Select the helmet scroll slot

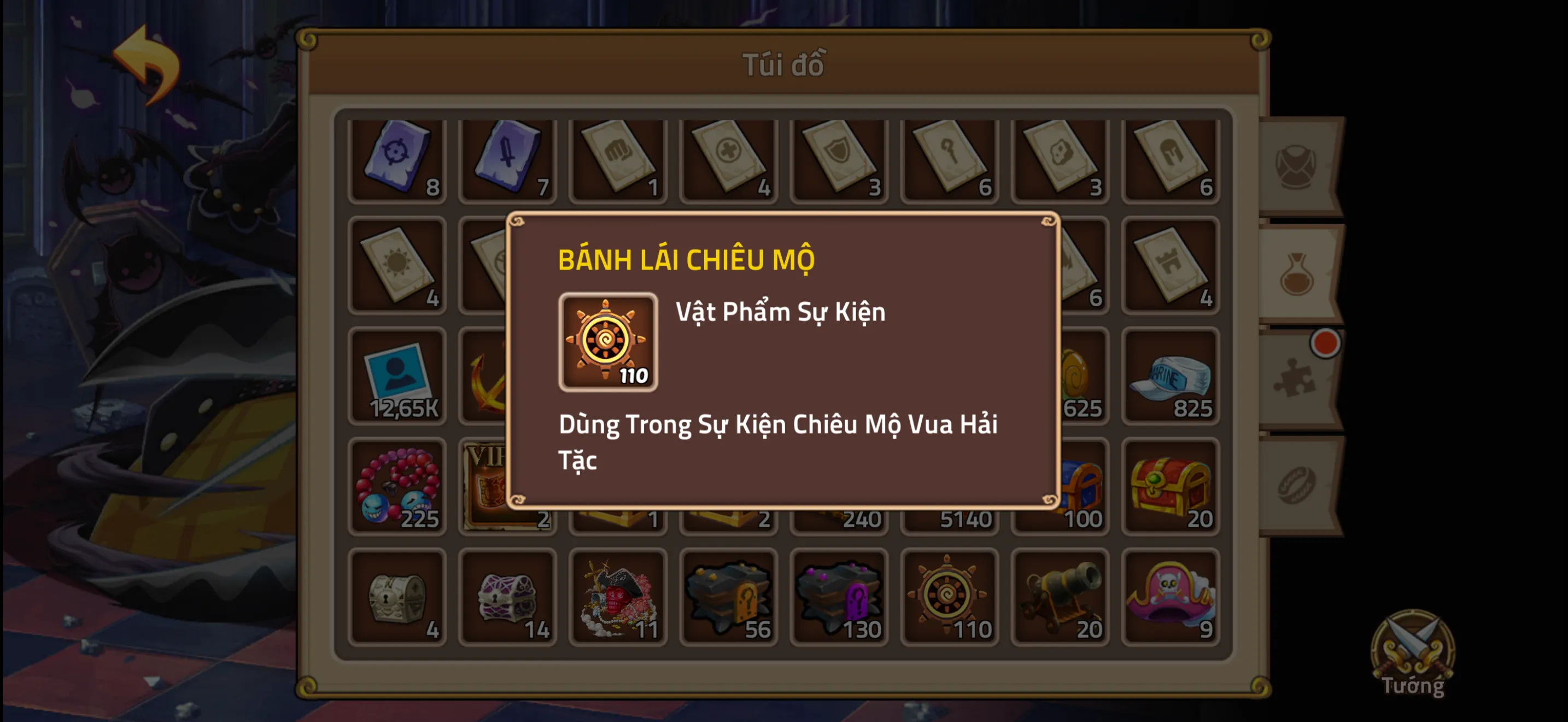(1170, 160)
